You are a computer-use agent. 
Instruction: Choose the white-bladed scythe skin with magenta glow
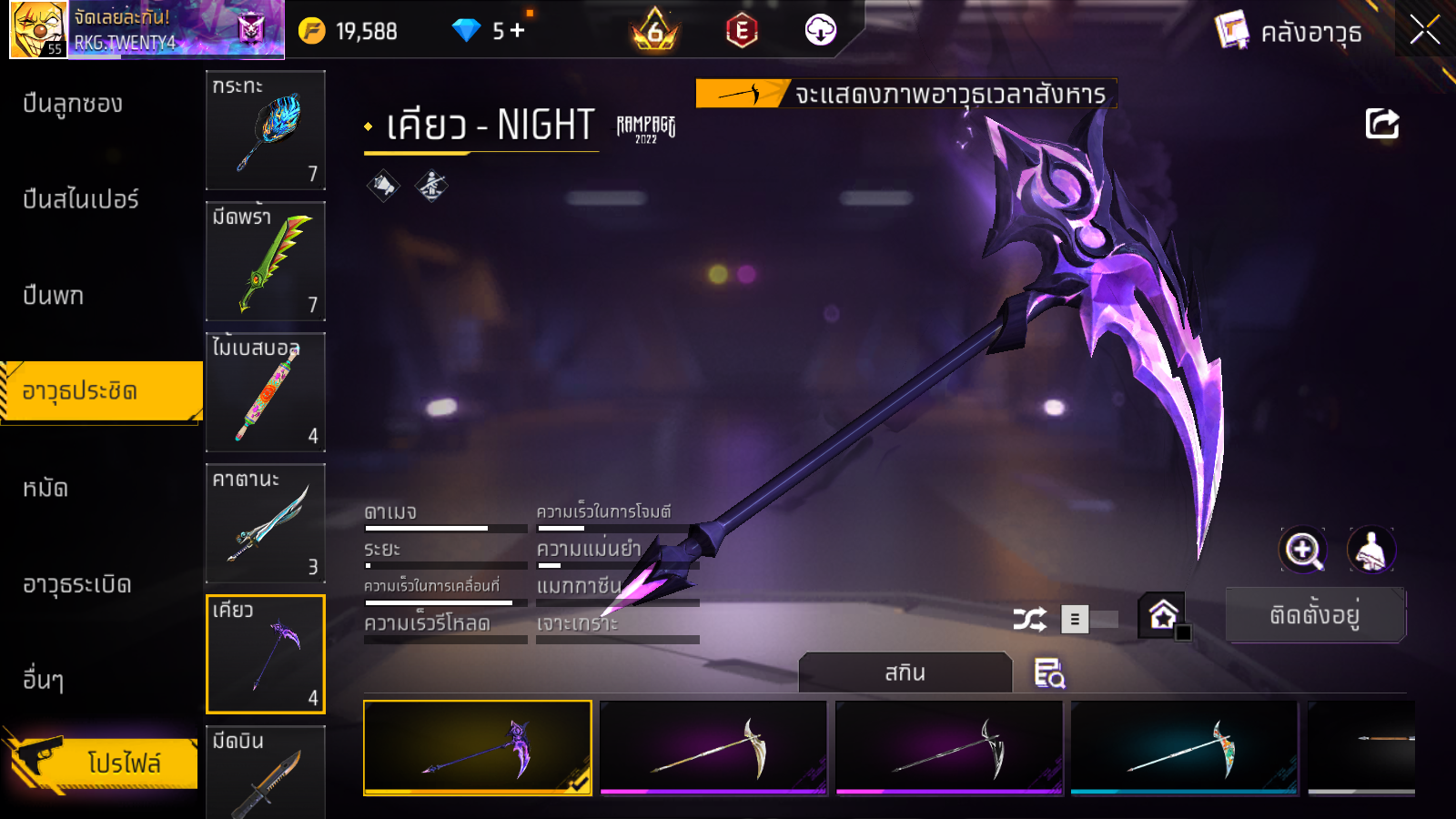[713, 747]
